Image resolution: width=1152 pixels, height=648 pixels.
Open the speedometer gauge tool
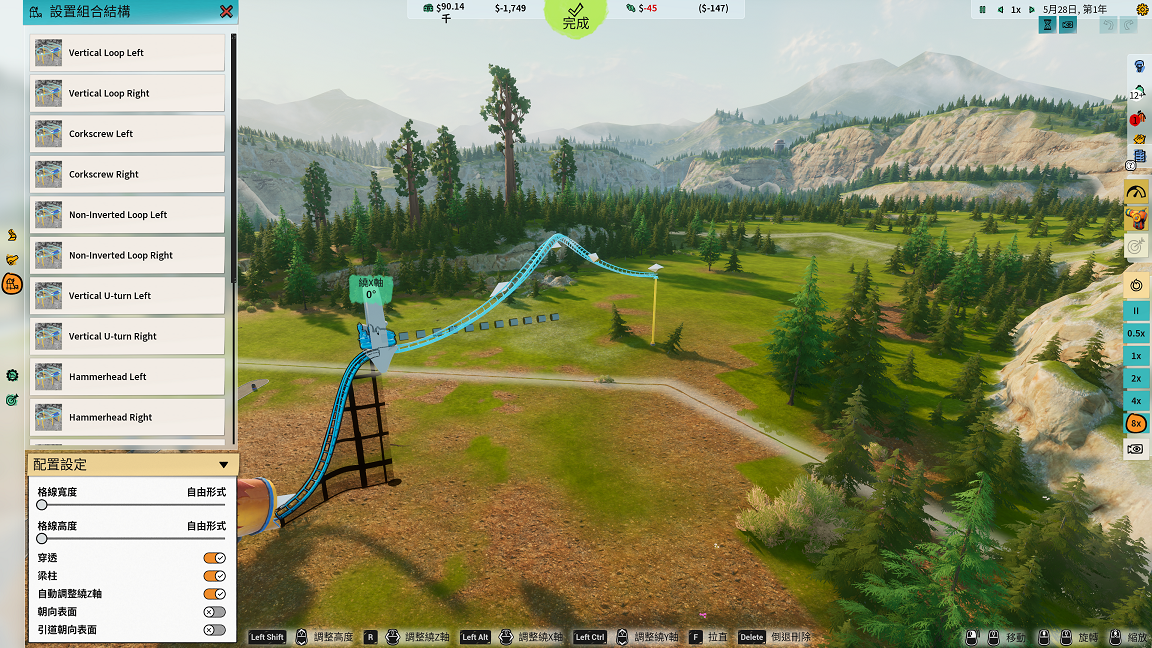point(1136,192)
